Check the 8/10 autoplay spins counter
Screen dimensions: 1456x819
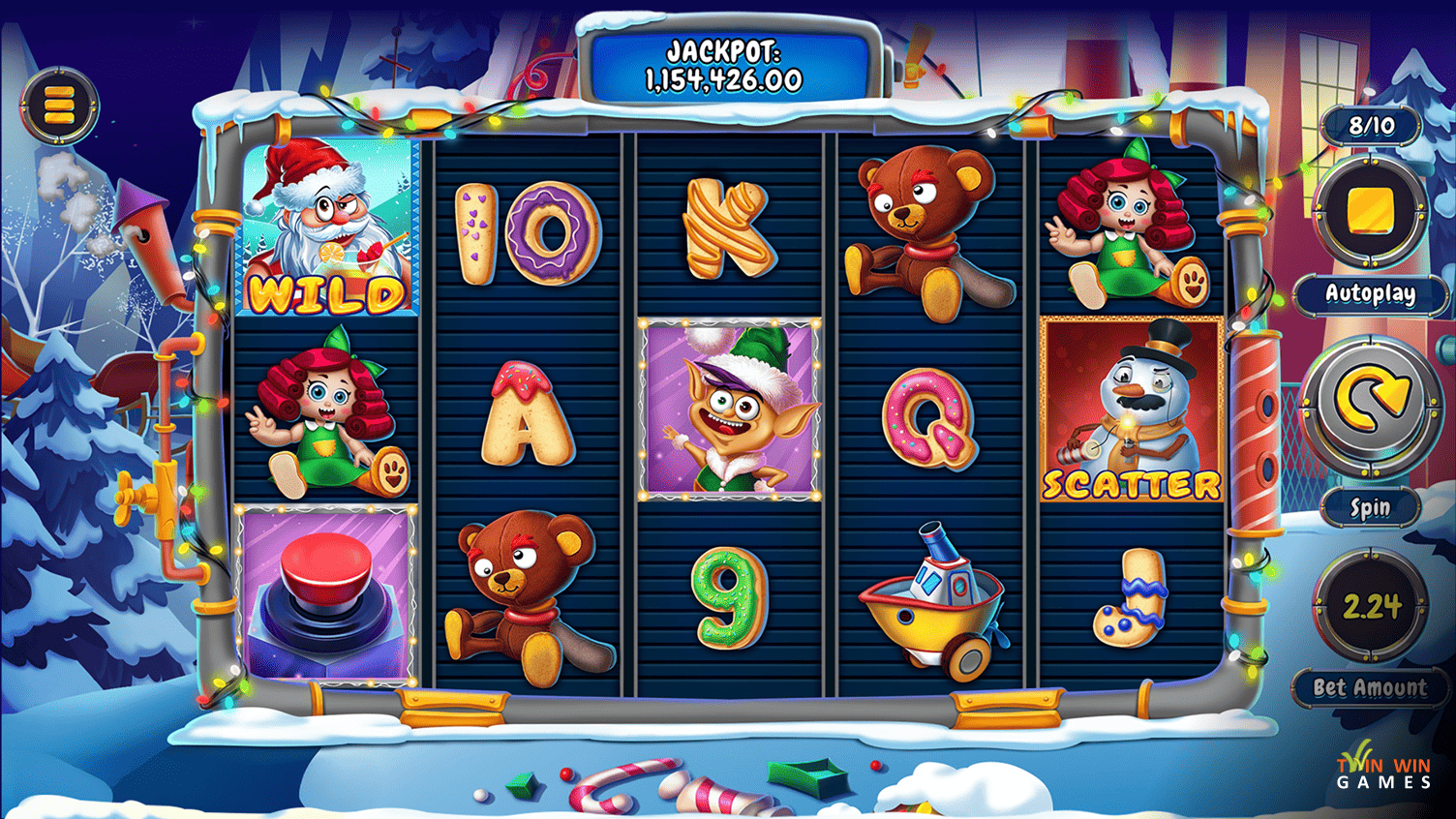[x=1371, y=126]
